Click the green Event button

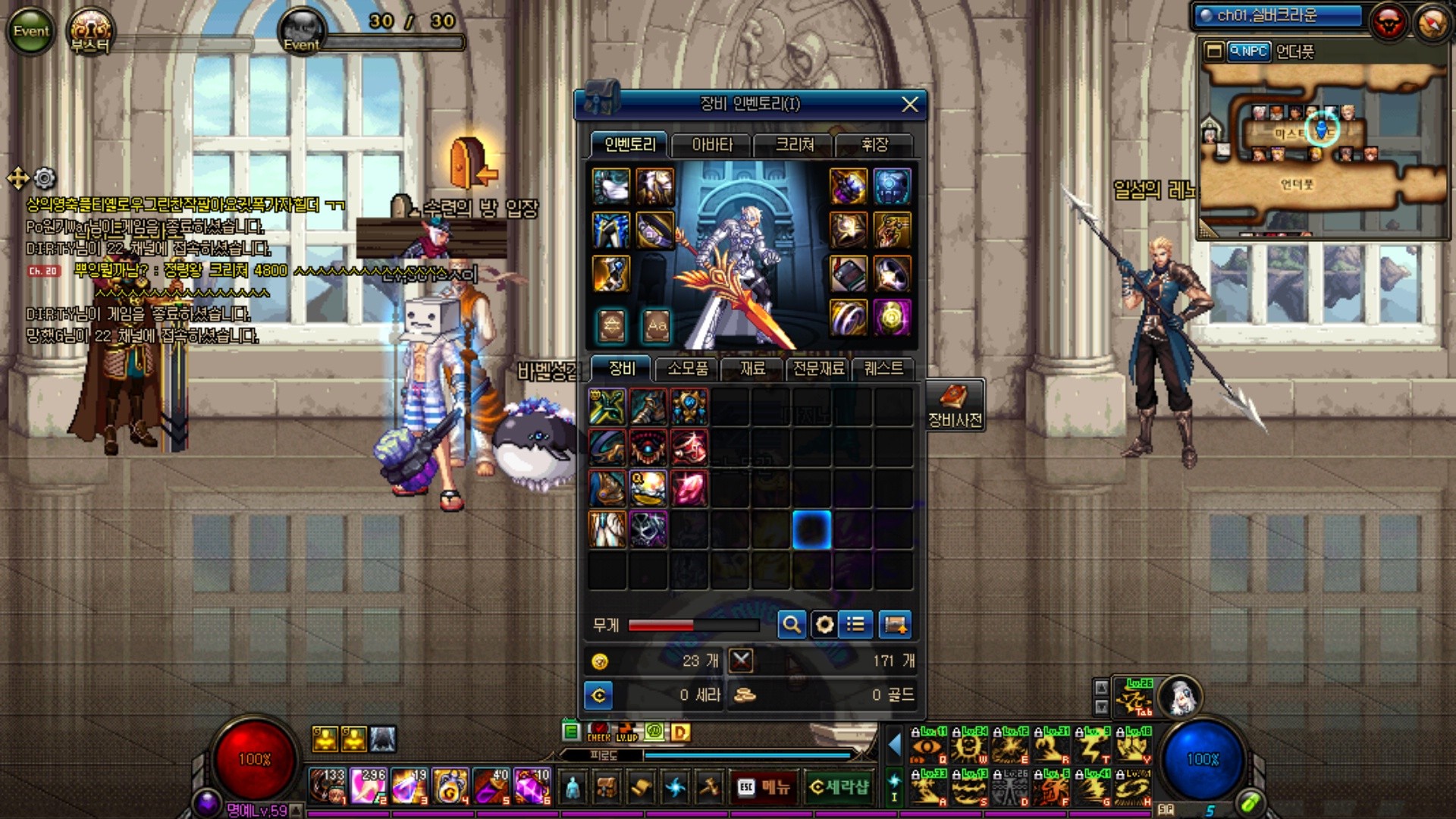[x=31, y=31]
